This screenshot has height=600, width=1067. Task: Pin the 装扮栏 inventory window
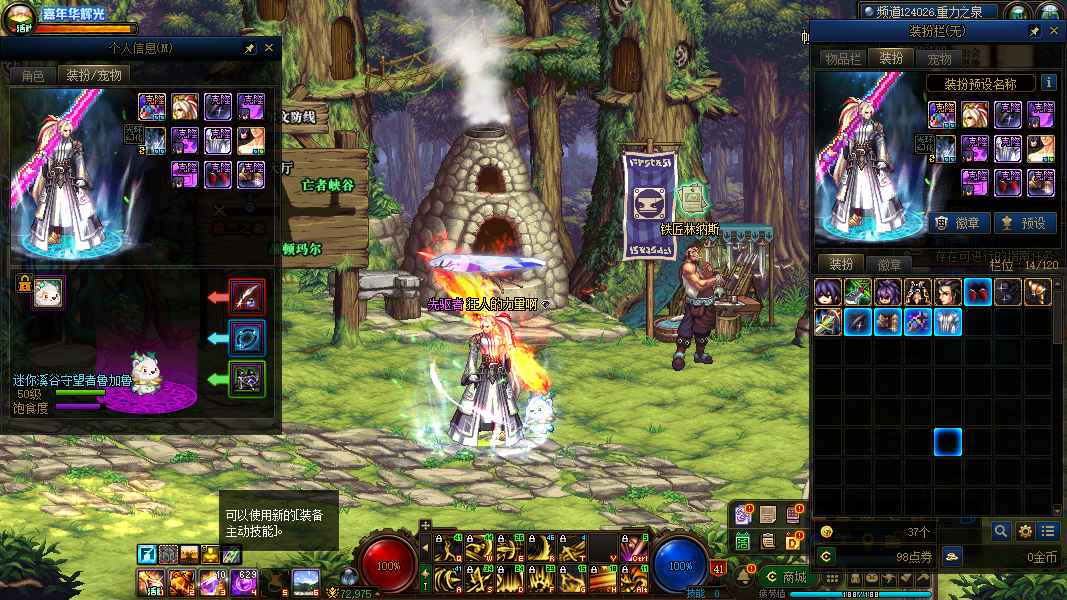pos(1035,31)
